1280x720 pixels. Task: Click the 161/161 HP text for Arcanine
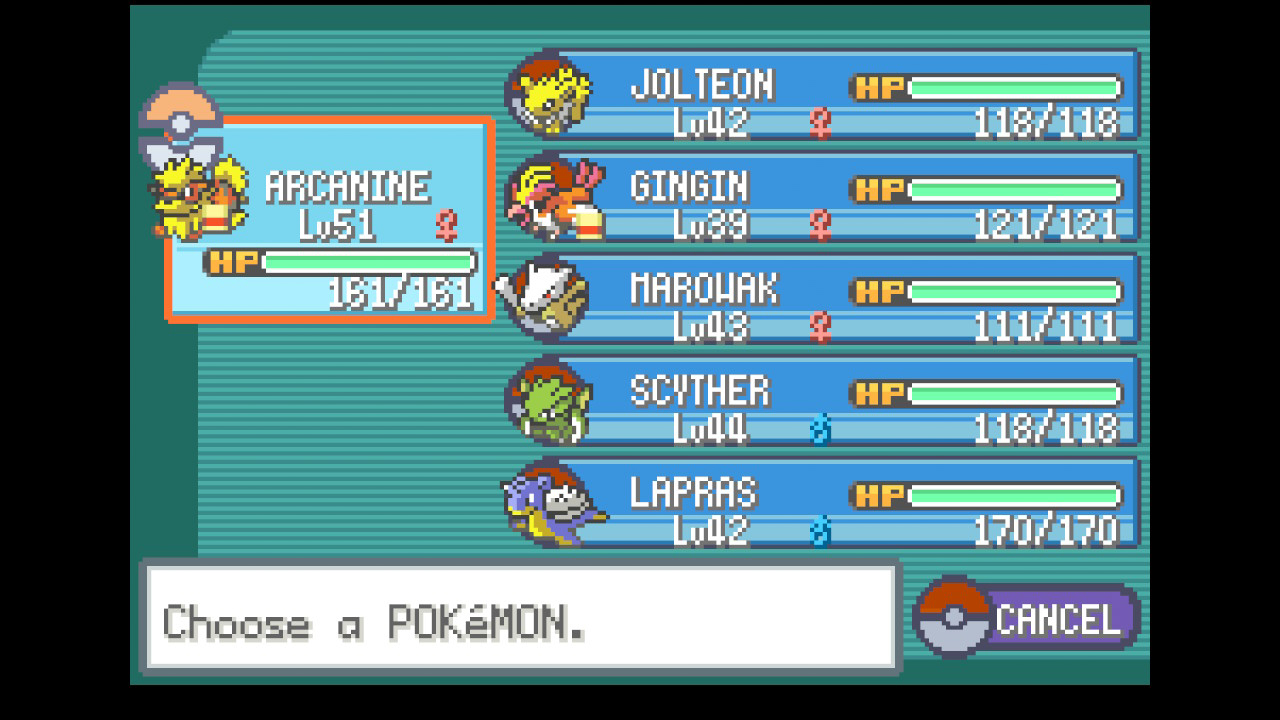[400, 290]
